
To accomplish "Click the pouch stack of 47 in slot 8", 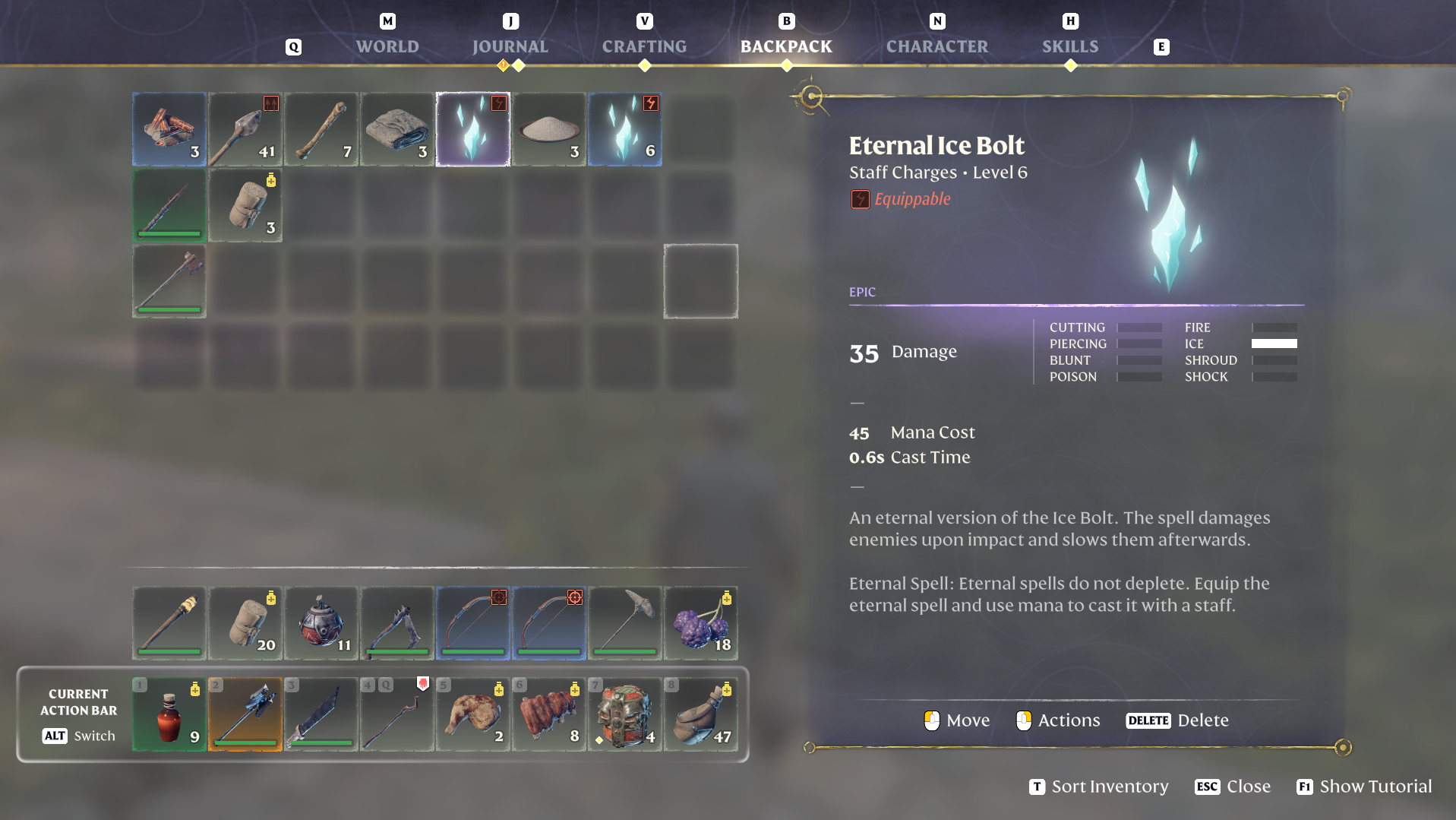I will click(x=700, y=714).
